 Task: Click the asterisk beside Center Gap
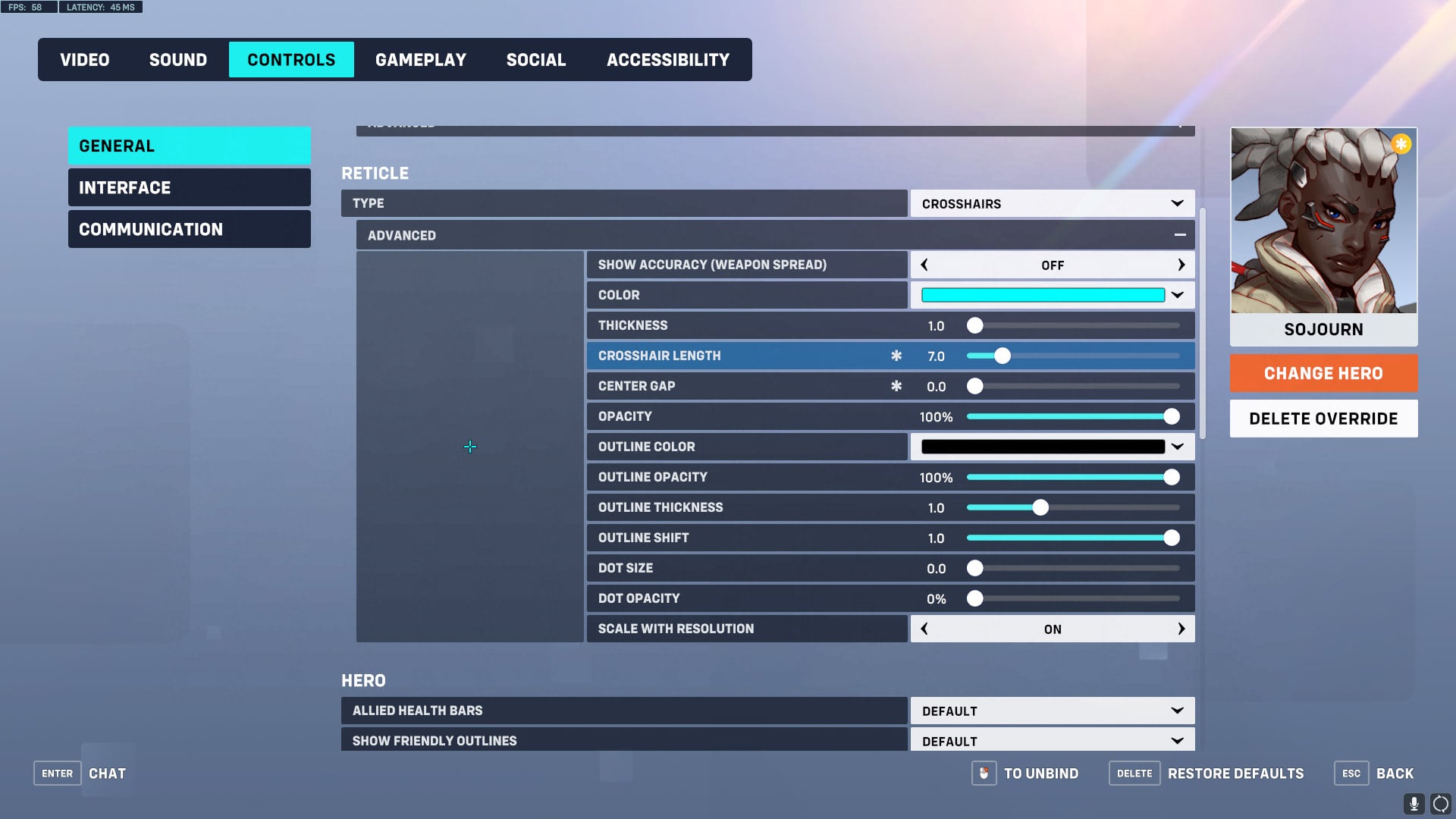pyautogui.click(x=896, y=386)
